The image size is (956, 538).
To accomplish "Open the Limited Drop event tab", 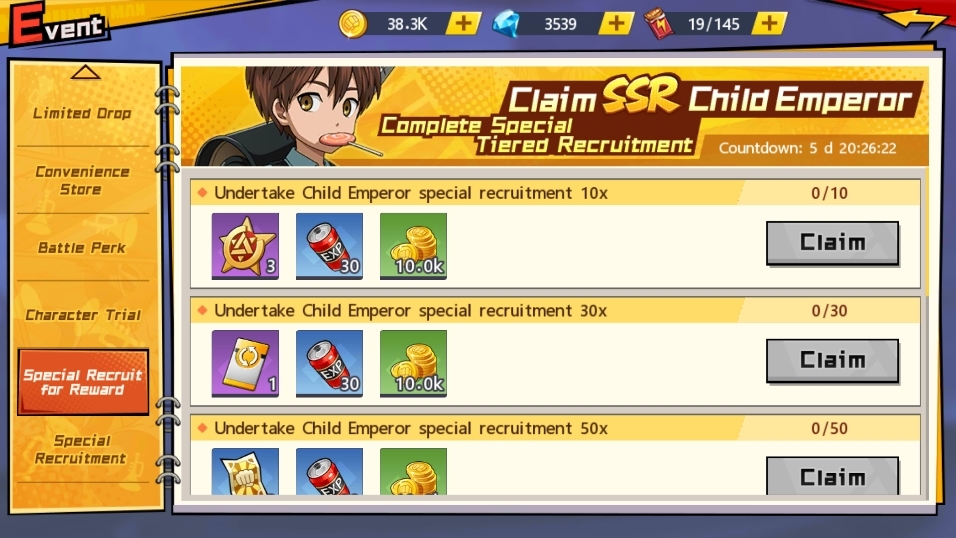I will tap(82, 113).
